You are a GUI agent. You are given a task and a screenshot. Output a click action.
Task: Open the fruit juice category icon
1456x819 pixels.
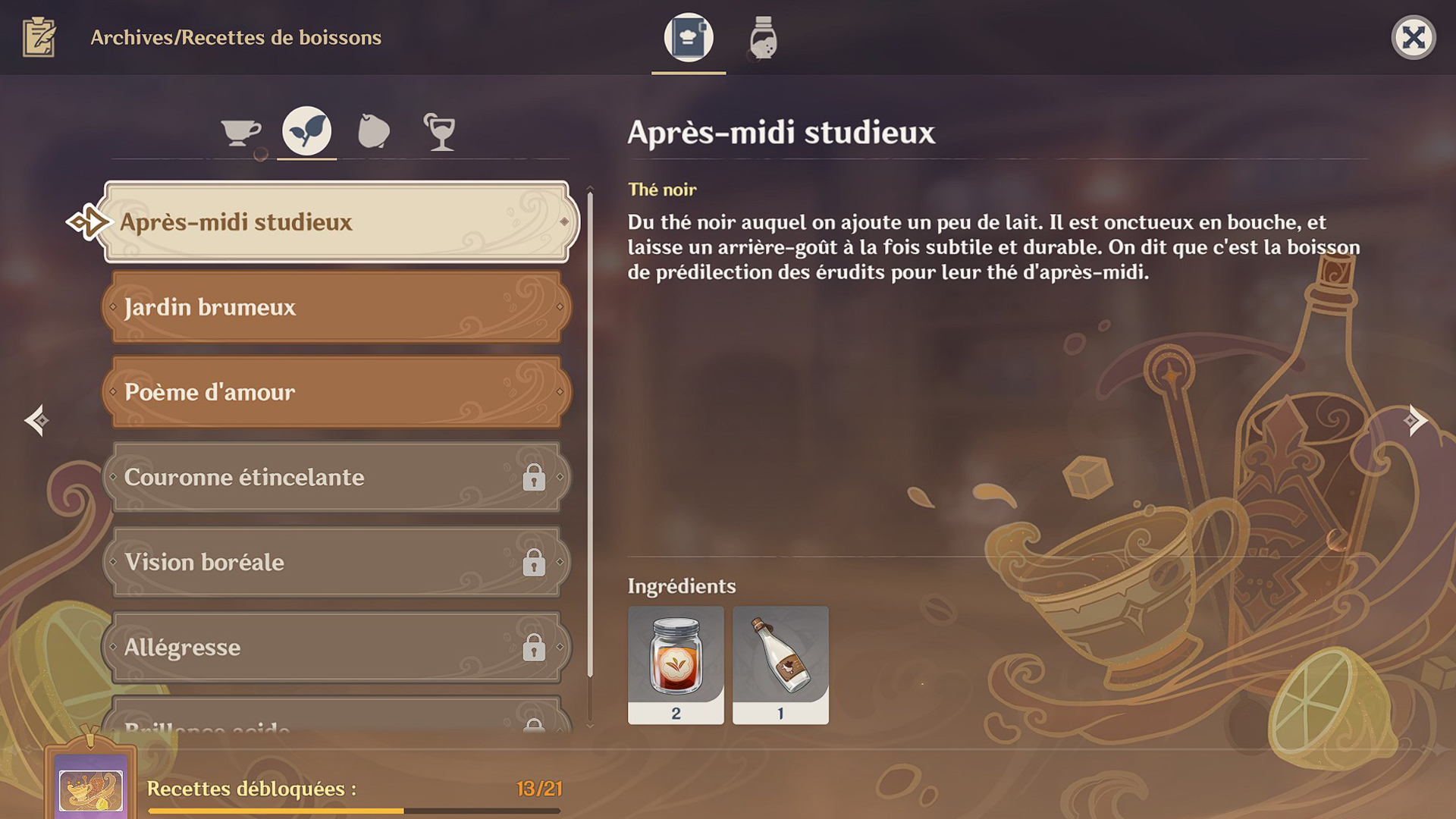[x=373, y=130]
